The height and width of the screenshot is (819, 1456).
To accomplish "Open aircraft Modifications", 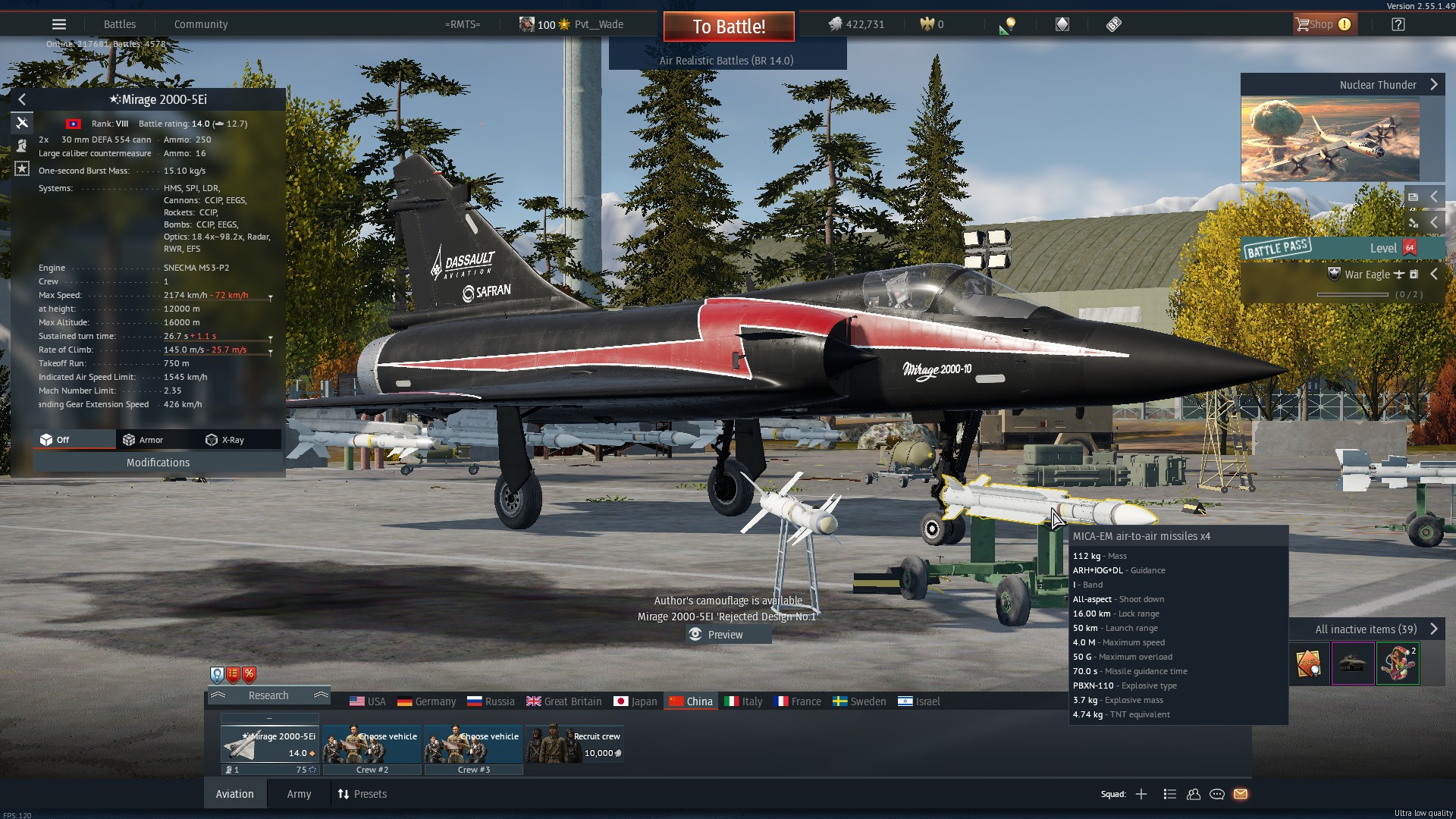I will [x=158, y=463].
